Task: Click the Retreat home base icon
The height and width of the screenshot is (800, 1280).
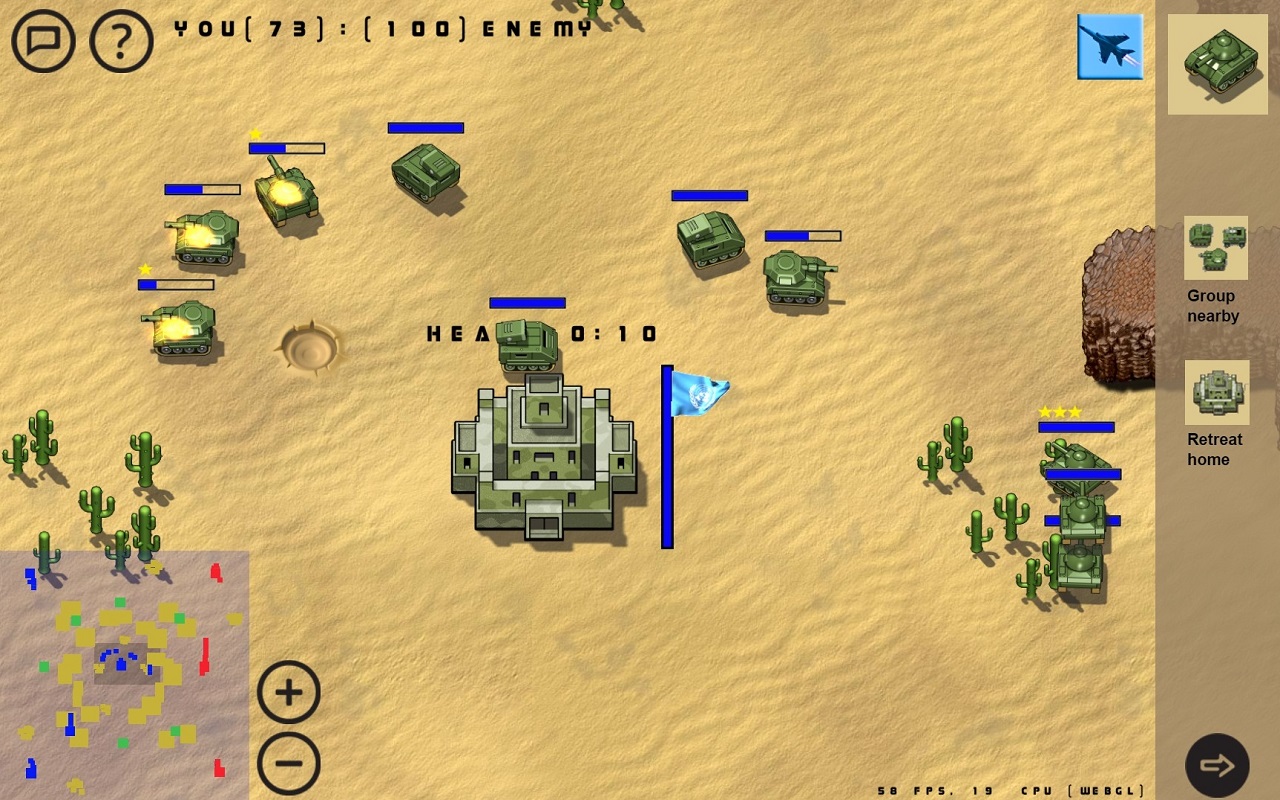Action: click(1216, 392)
